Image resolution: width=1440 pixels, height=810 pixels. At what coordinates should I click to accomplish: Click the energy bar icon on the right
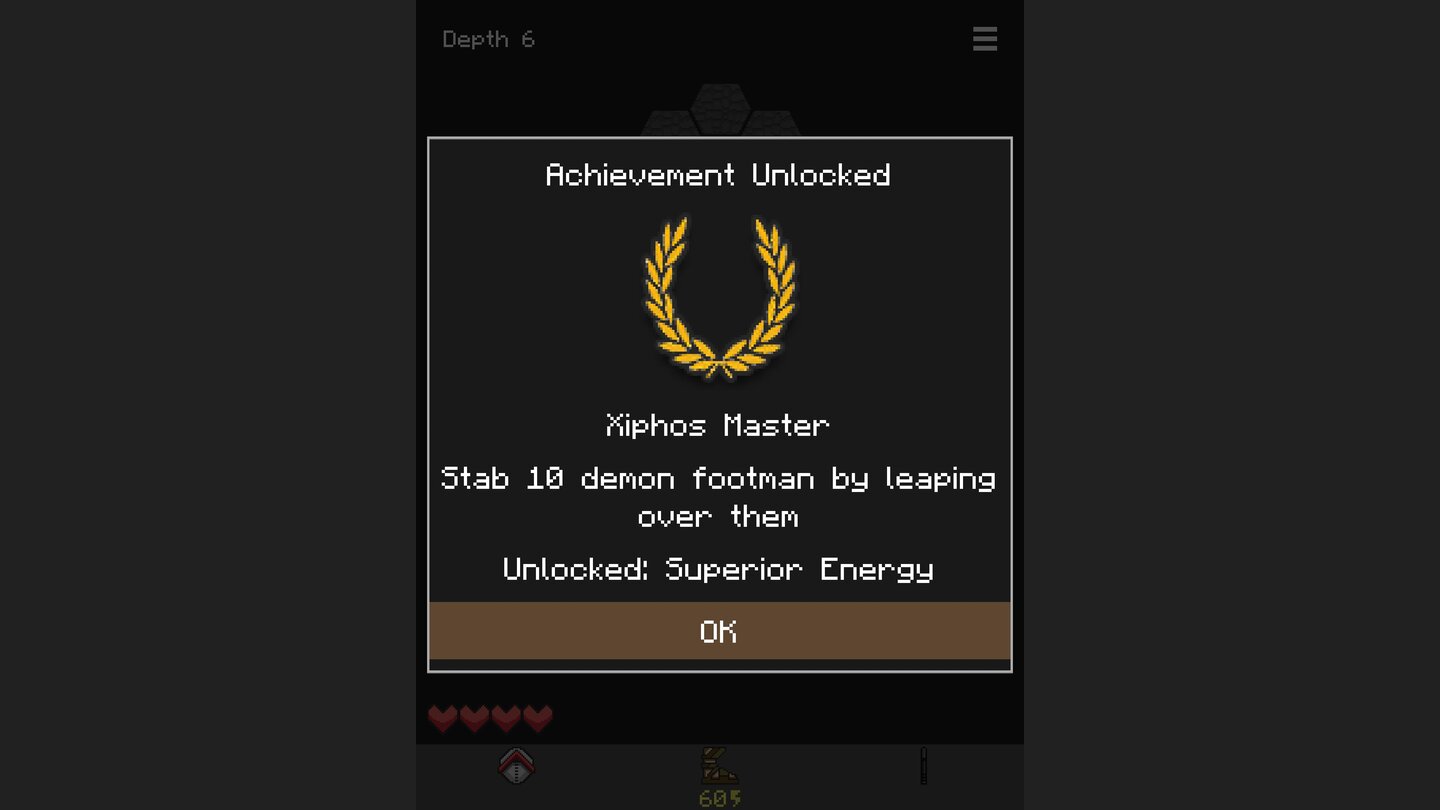coord(923,765)
